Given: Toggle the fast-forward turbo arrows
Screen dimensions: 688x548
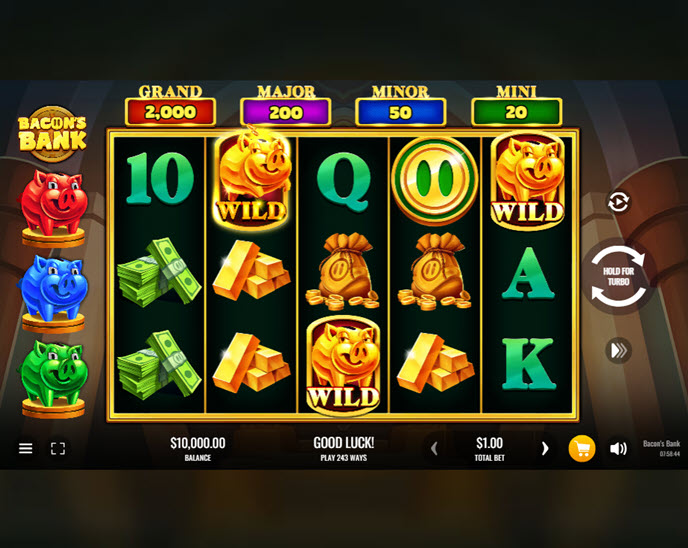Looking at the screenshot, I should coord(618,350).
